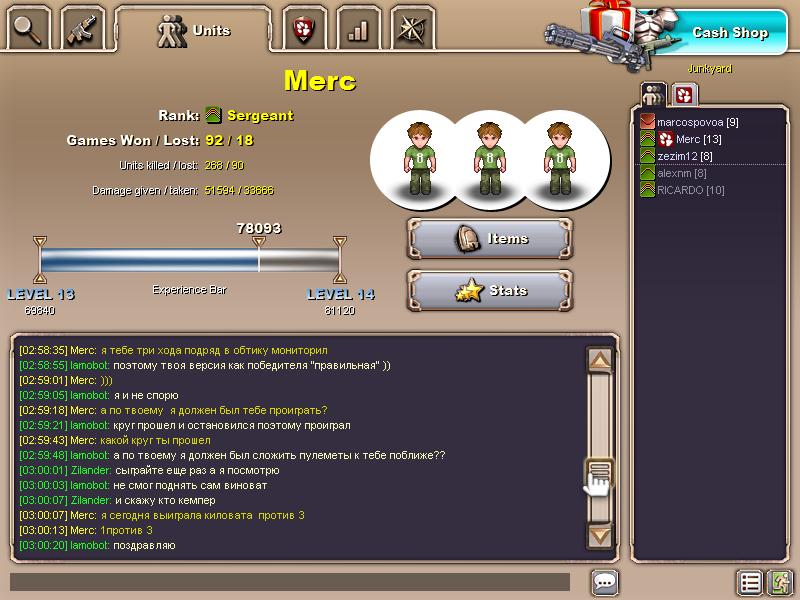Image resolution: width=800 pixels, height=600 pixels.
Task: Switch to the rifle weapons tab
Action: point(82,30)
